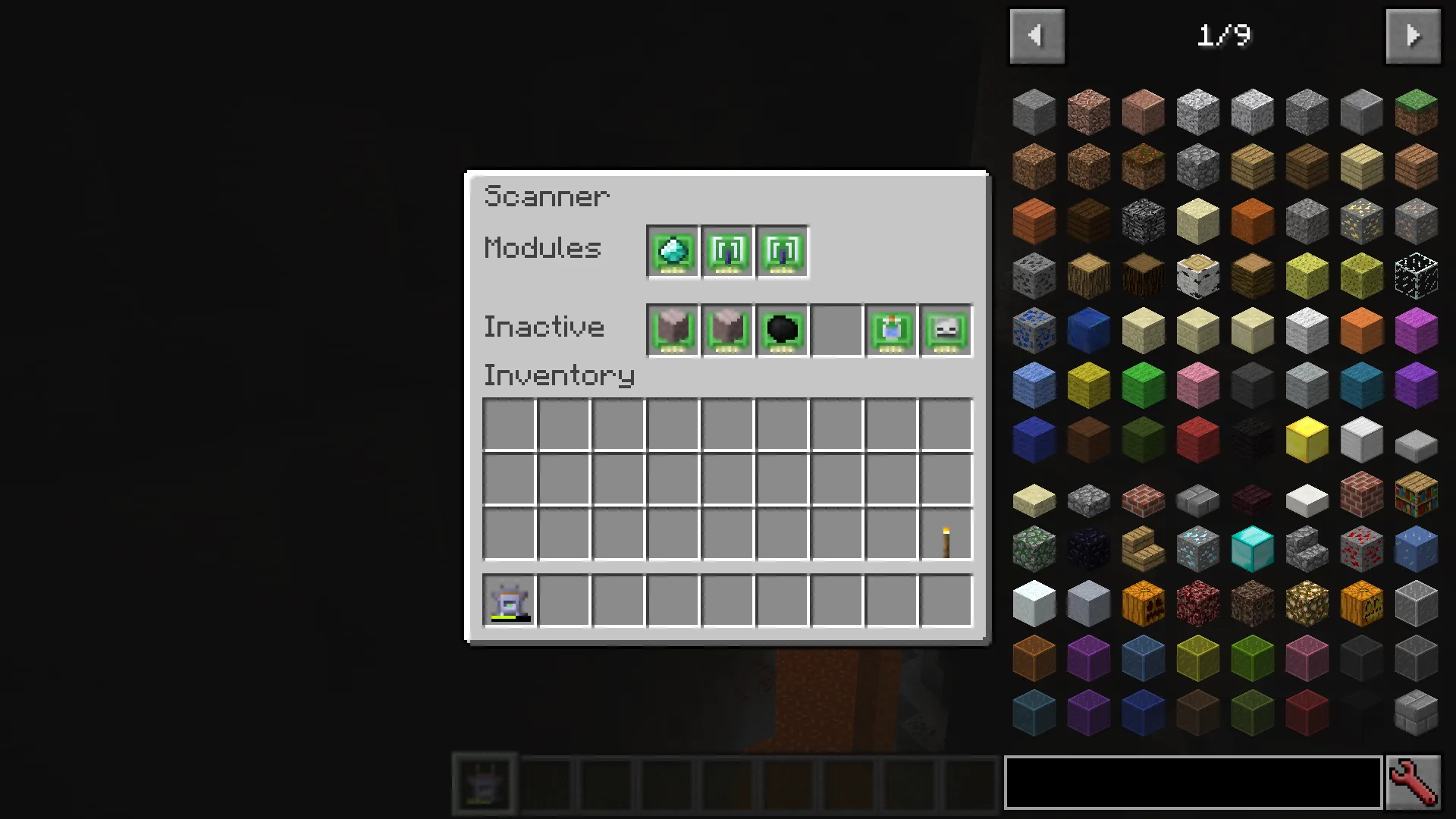Screen dimensions: 1456x819
Task: Select the pink wool swatch in the list
Action: pos(1197,385)
